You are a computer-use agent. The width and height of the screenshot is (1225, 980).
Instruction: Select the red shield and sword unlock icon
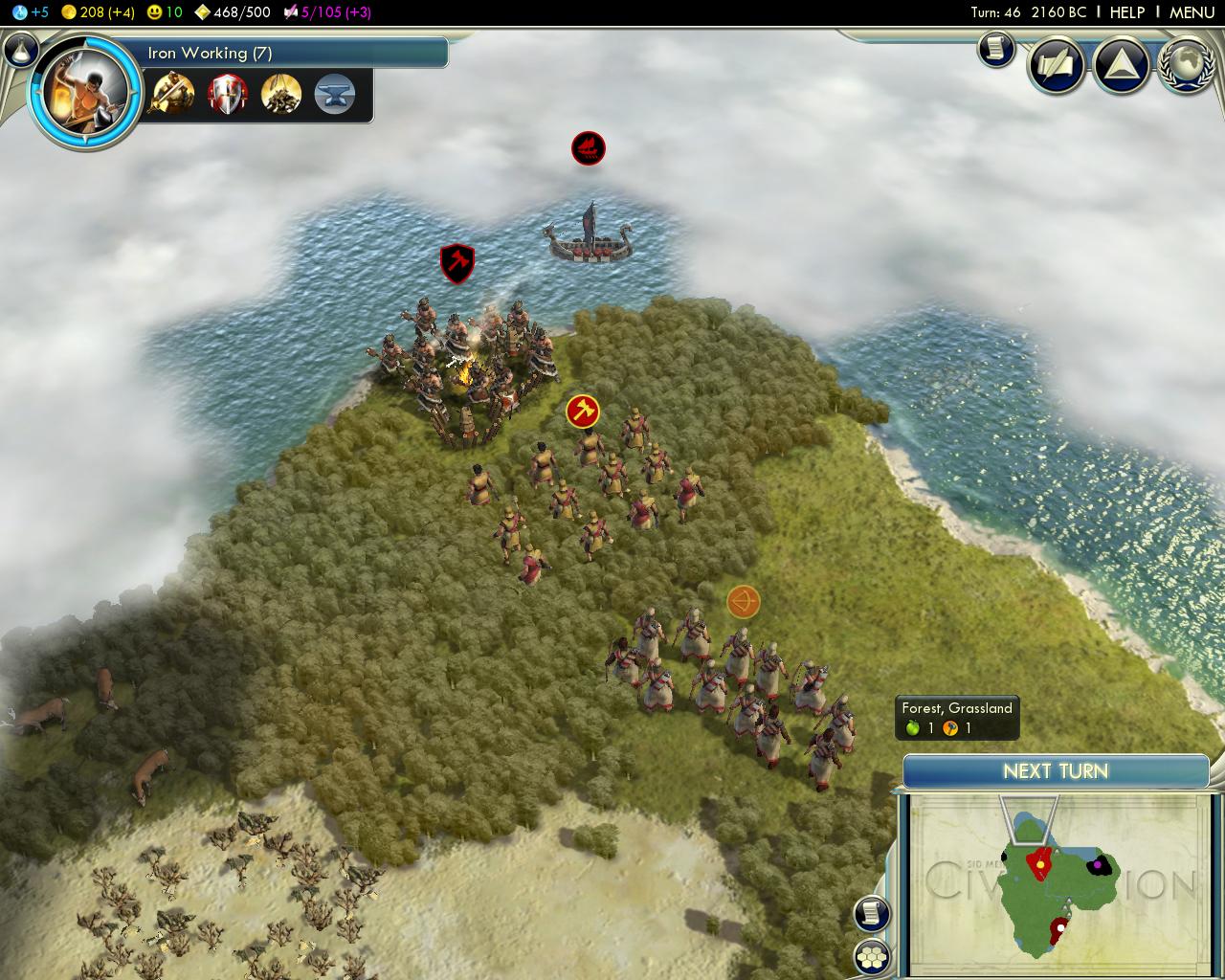coord(228,94)
